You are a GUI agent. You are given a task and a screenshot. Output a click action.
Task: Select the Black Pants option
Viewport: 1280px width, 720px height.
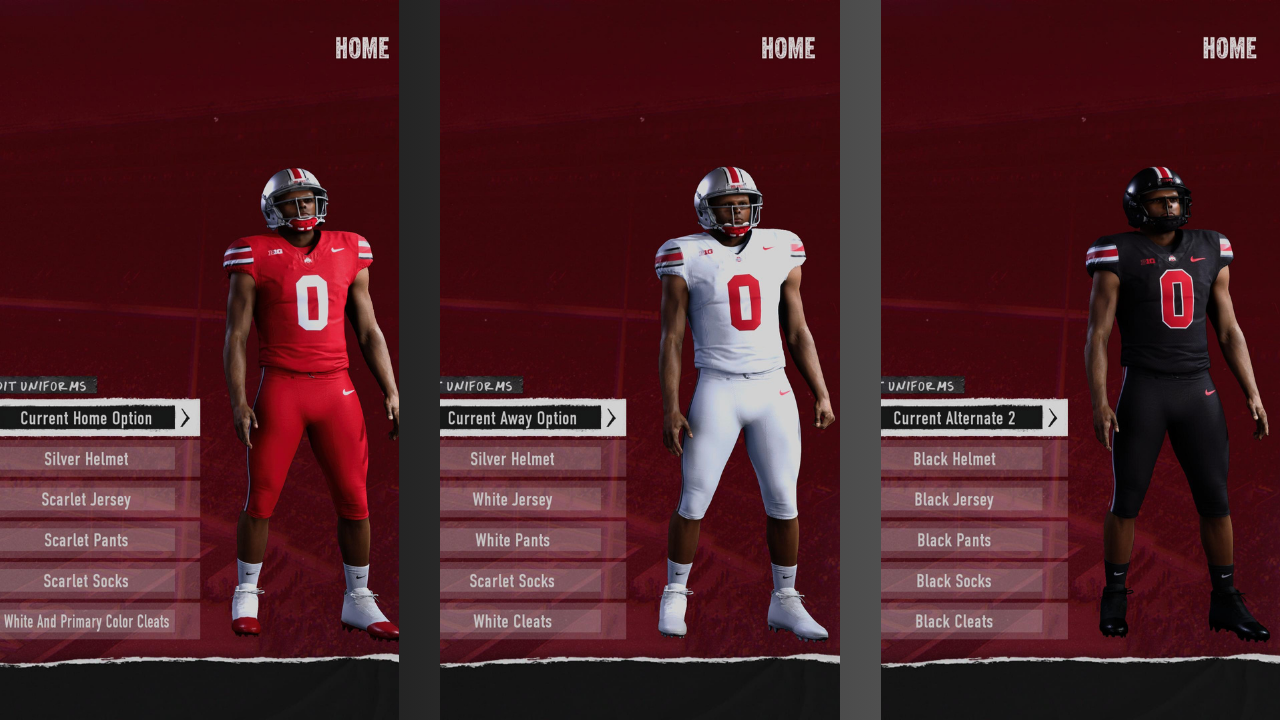[955, 540]
